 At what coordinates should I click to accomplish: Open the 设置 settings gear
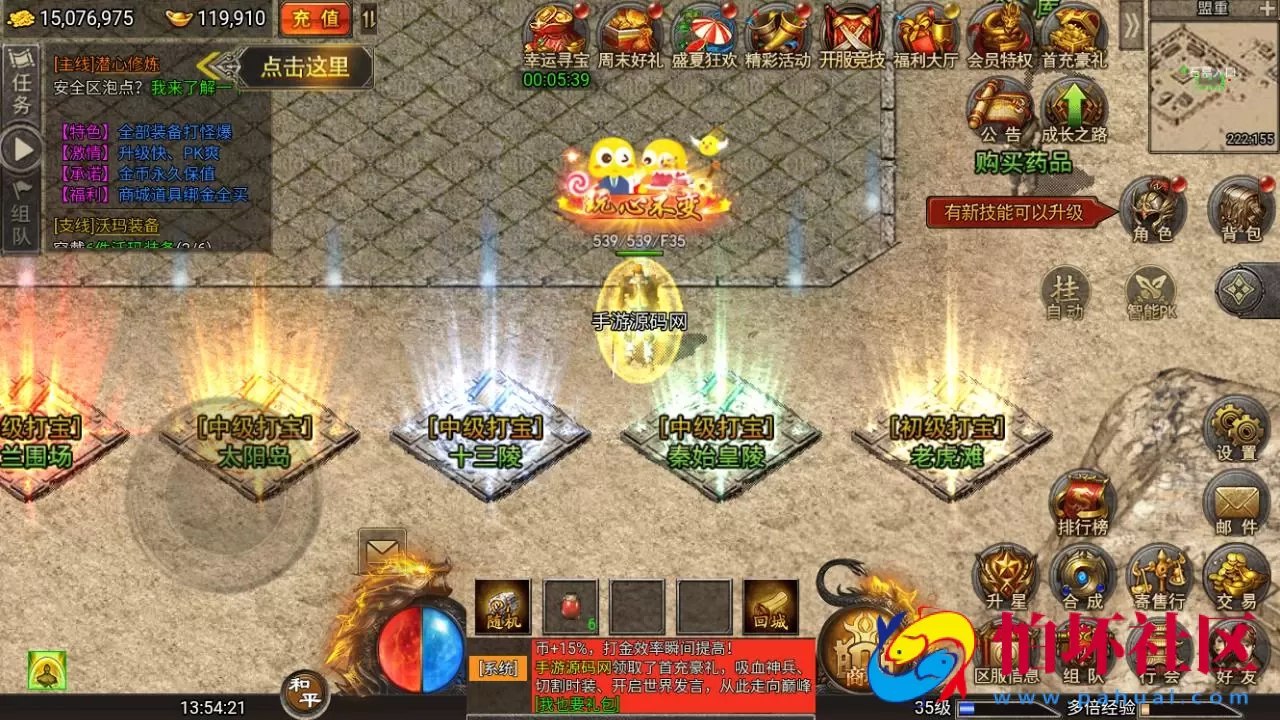(1236, 428)
